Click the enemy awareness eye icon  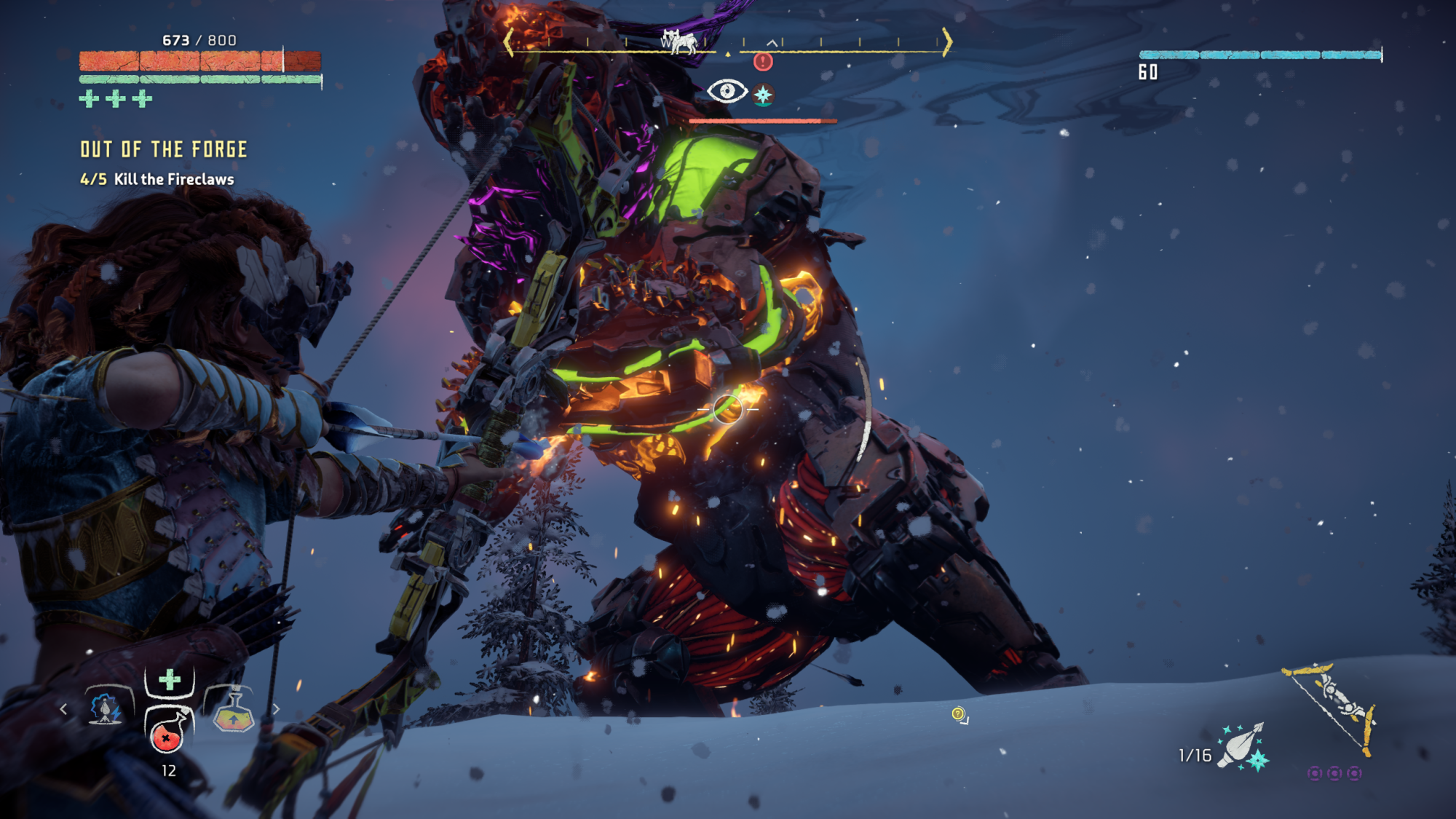[x=727, y=92]
